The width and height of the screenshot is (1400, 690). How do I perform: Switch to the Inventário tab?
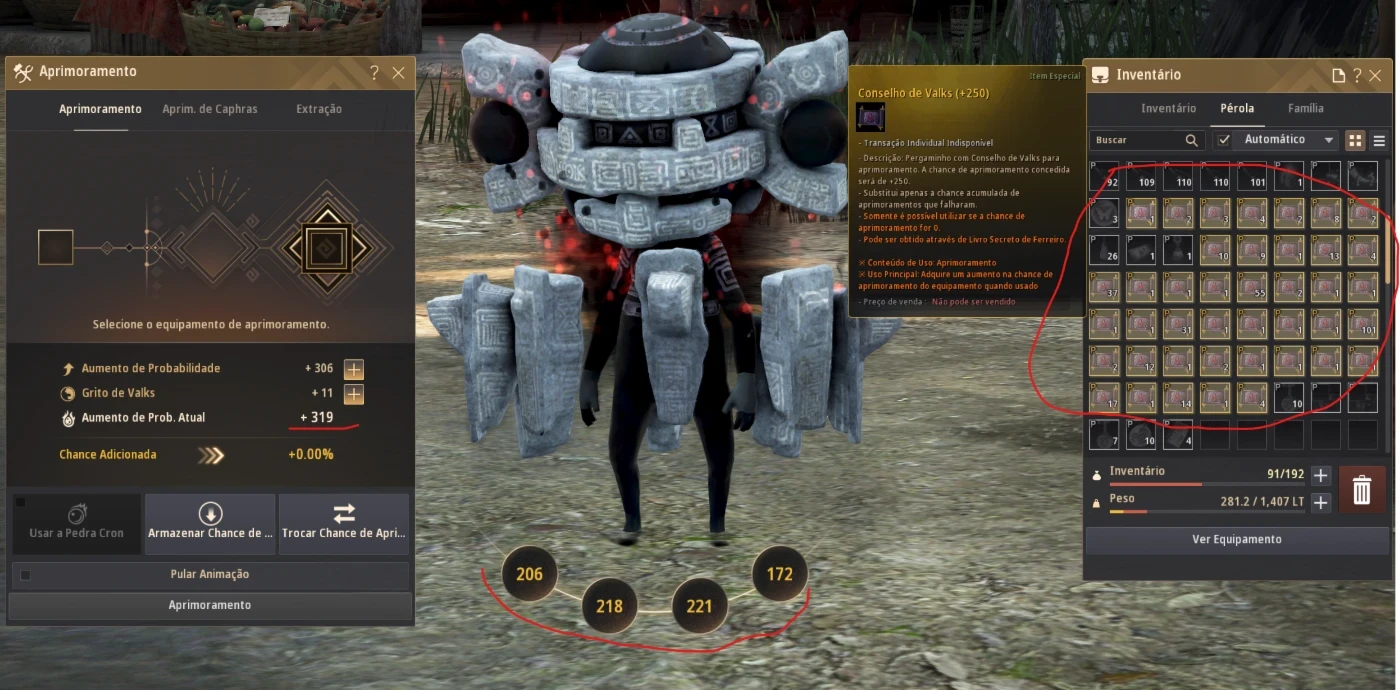tap(1168, 108)
